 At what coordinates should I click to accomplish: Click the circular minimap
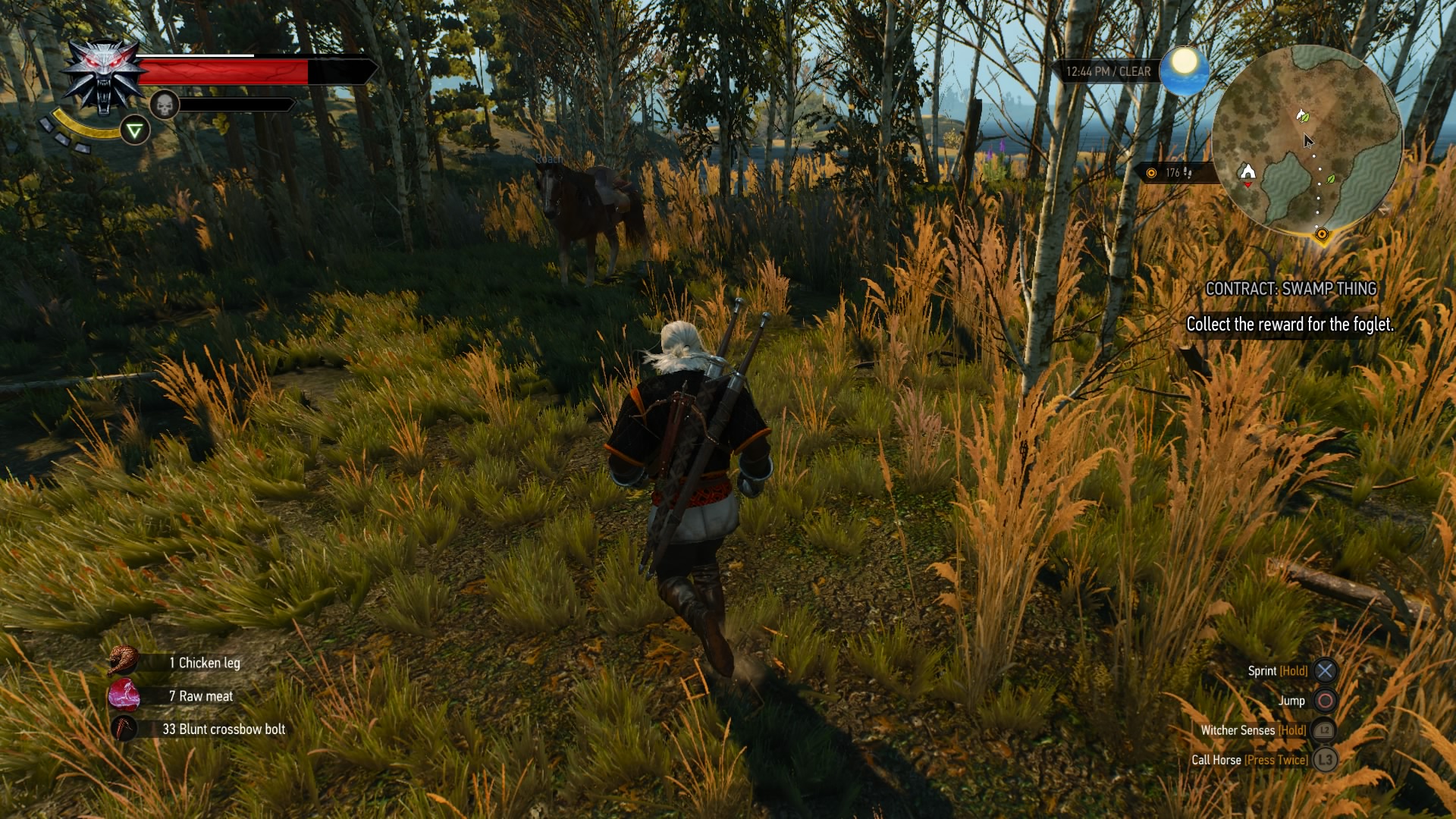coord(1307,138)
